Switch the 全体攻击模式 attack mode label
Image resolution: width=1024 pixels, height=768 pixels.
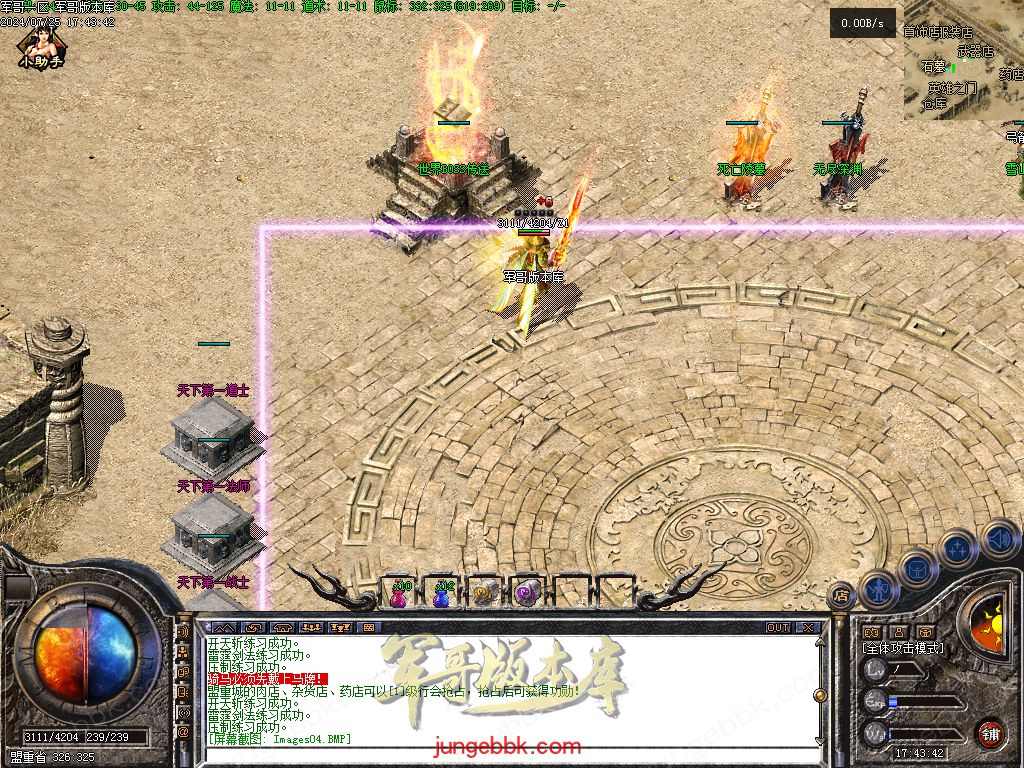[x=903, y=649]
